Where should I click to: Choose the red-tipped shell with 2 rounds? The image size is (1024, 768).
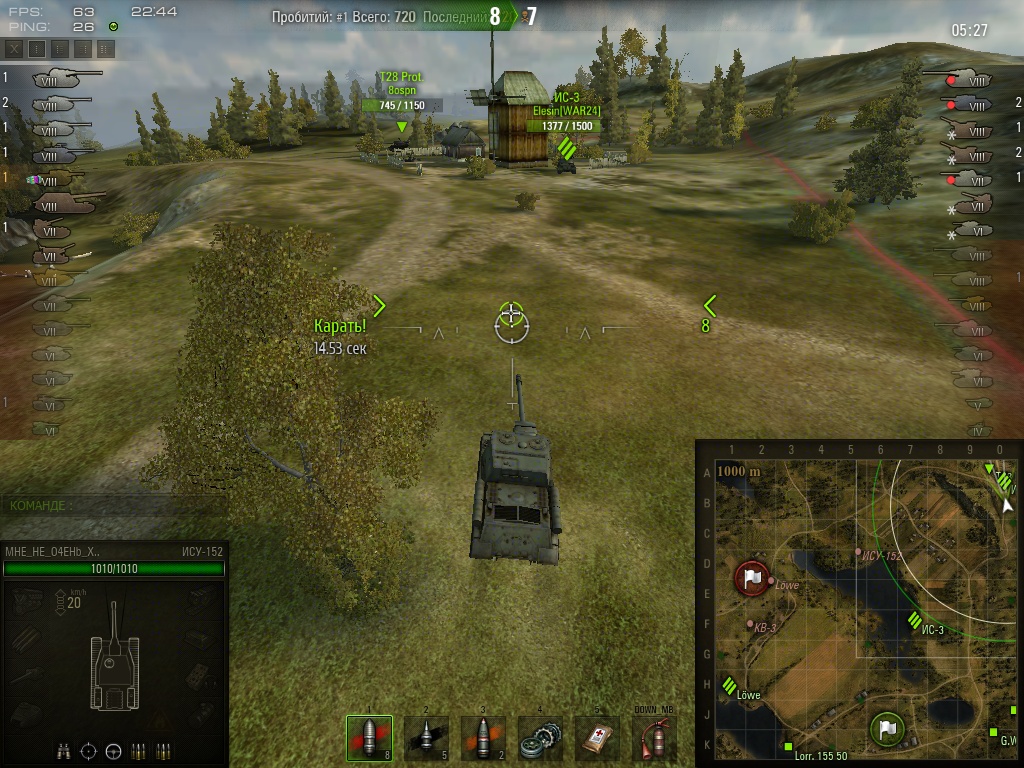483,738
